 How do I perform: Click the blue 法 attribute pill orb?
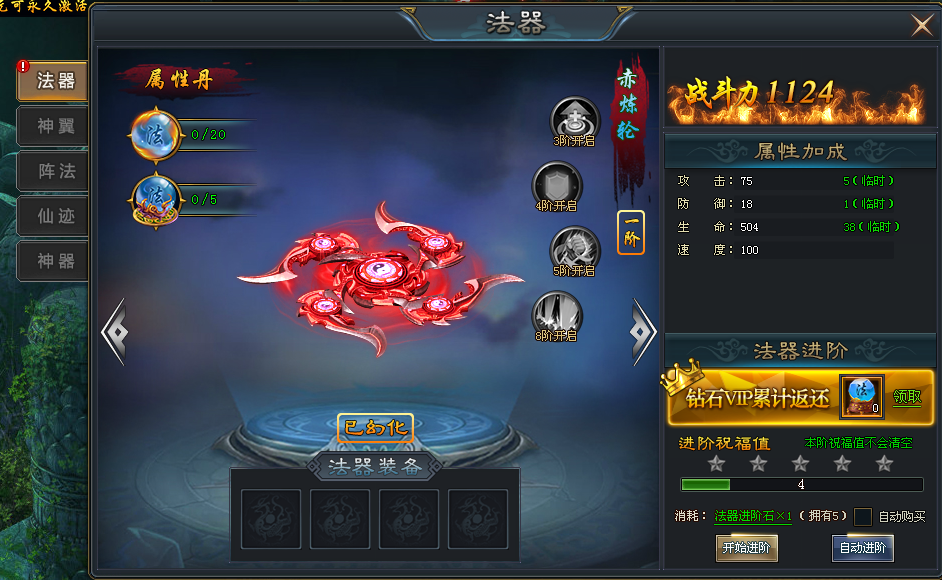click(x=155, y=134)
